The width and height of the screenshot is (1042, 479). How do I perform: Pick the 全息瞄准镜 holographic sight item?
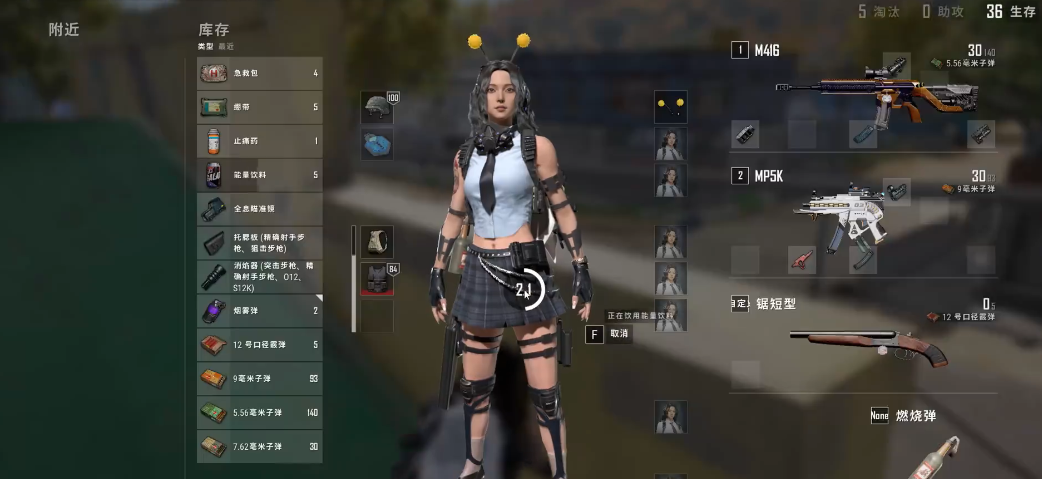(259, 209)
